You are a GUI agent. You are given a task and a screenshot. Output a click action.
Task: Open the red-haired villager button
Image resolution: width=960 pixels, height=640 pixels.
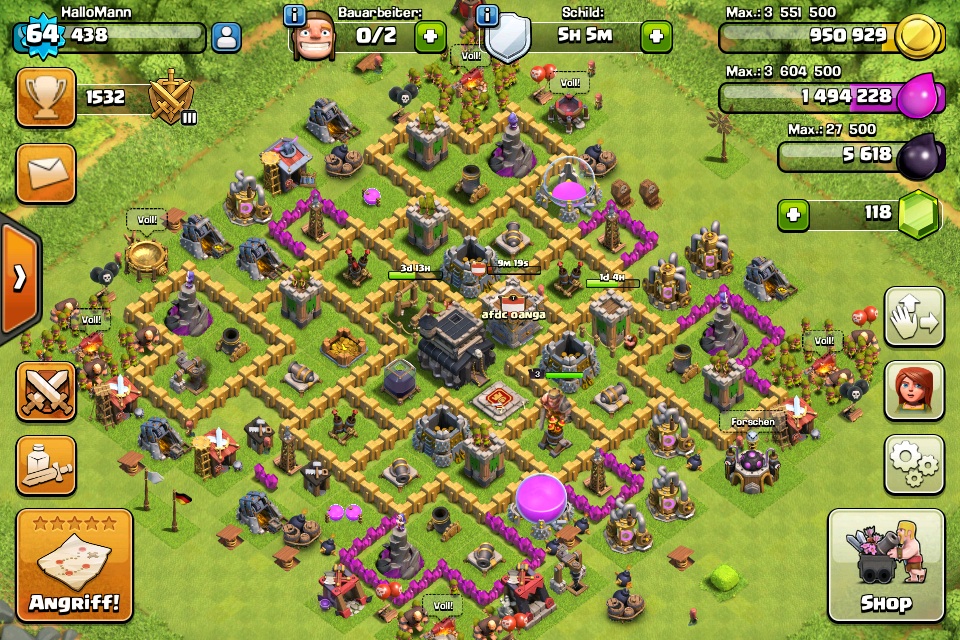pos(914,390)
